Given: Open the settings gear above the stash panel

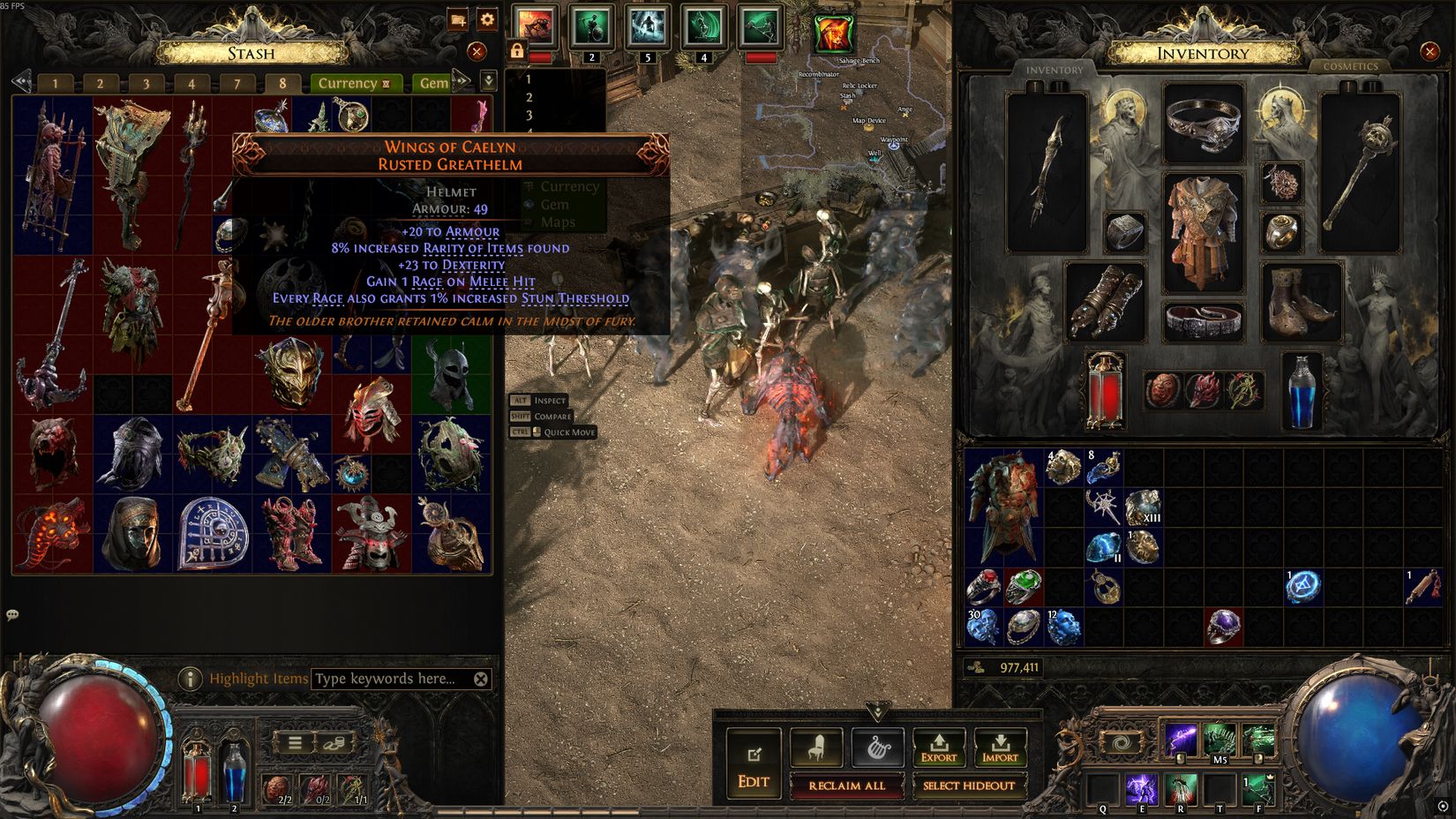Looking at the screenshot, I should [x=487, y=19].
